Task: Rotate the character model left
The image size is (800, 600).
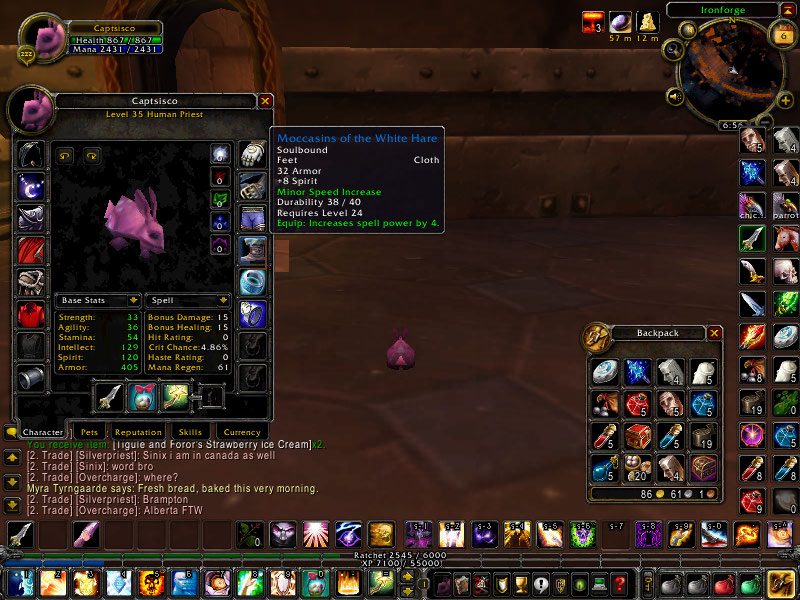Action: (x=67, y=155)
